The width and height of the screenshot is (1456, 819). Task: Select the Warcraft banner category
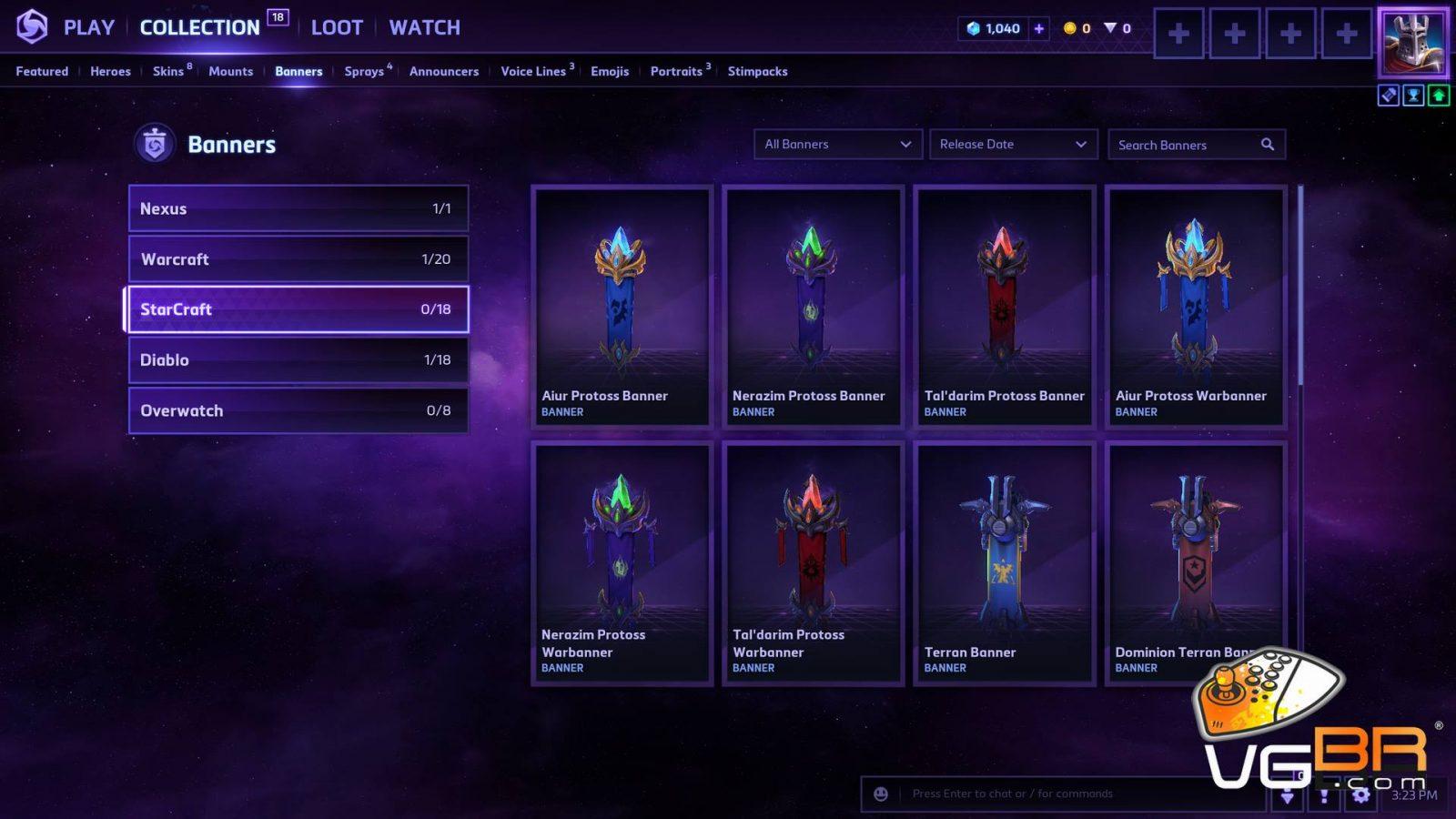pos(298,259)
